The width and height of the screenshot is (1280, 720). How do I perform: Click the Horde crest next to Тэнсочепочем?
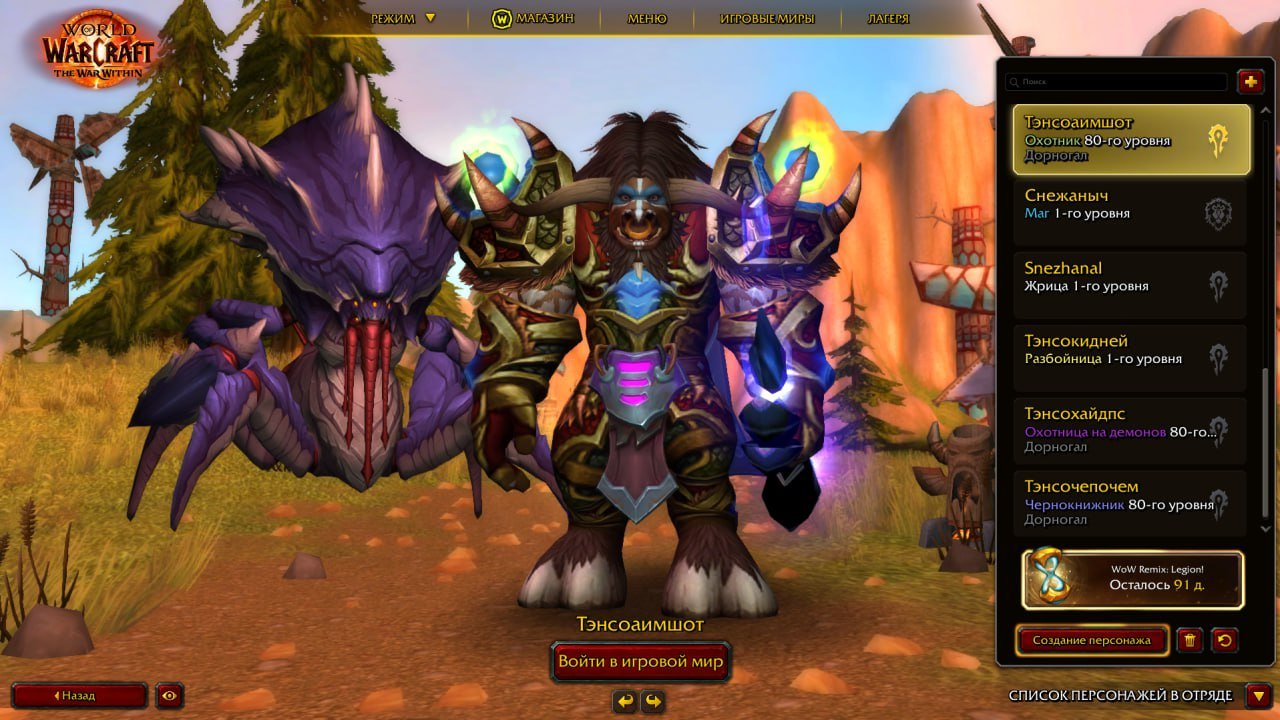[x=1218, y=504]
